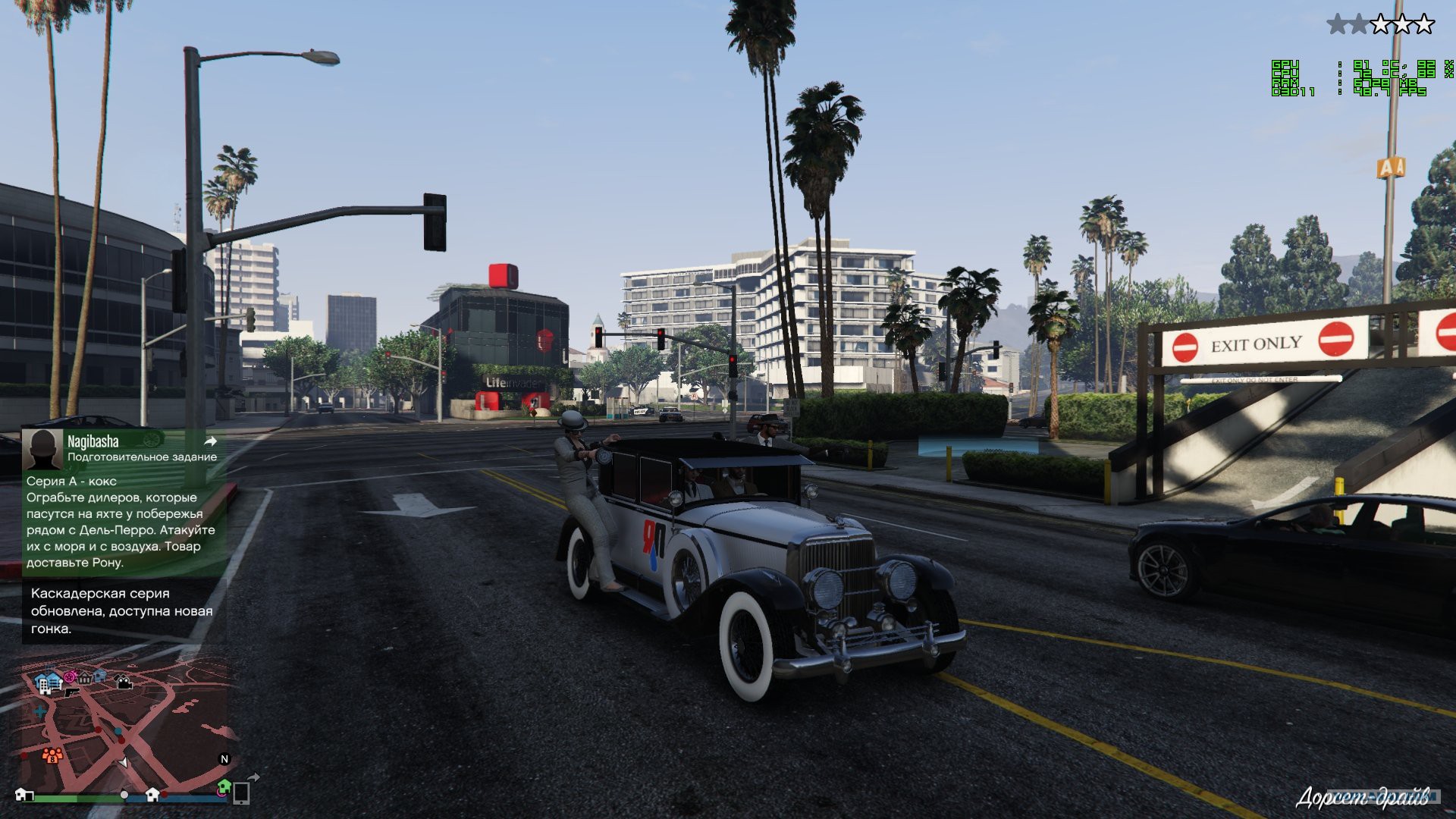Select the black columned building blip on minimap
Image resolution: width=1456 pixels, height=819 pixels.
85,678
